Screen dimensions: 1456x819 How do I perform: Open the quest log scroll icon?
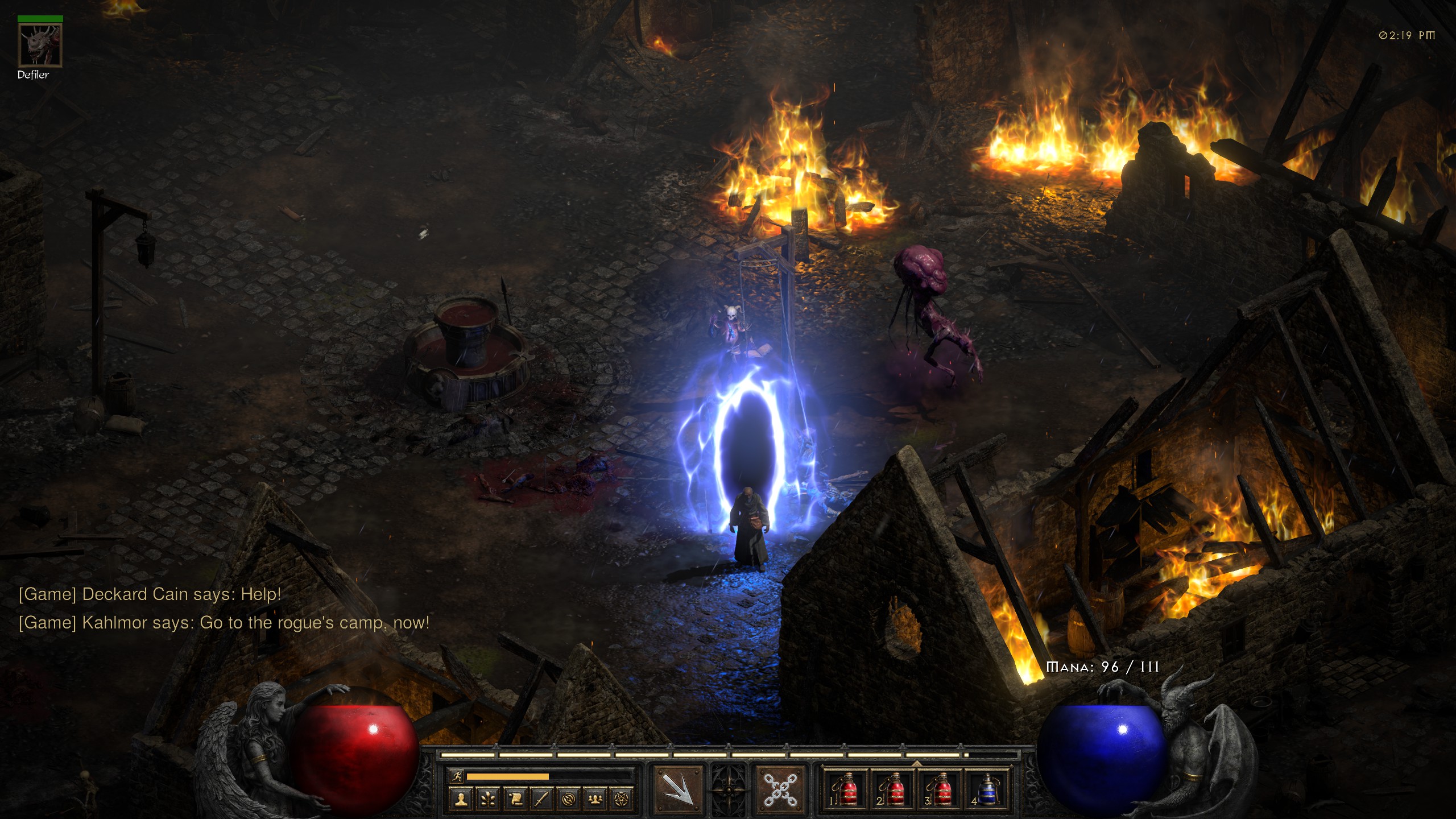515,799
